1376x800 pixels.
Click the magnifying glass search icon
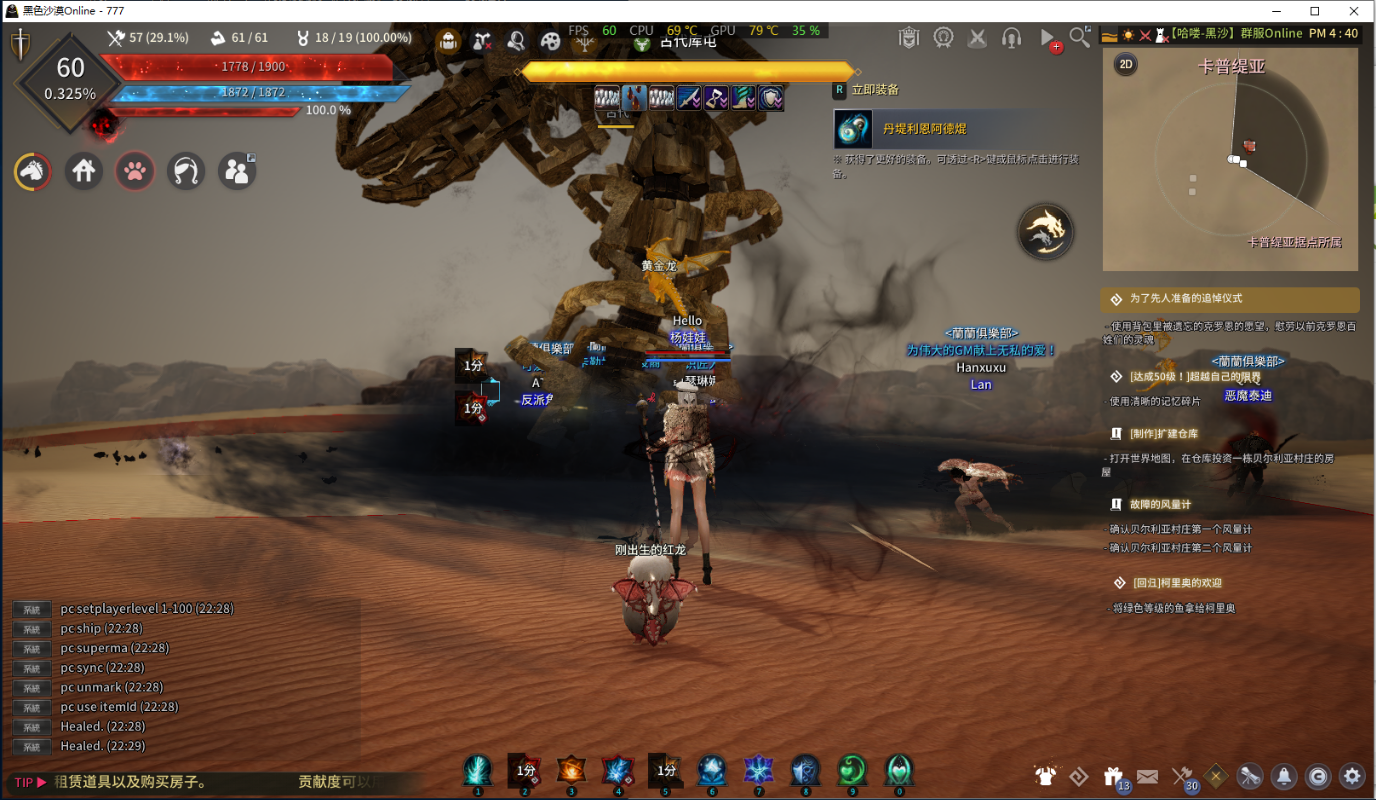(x=1079, y=38)
